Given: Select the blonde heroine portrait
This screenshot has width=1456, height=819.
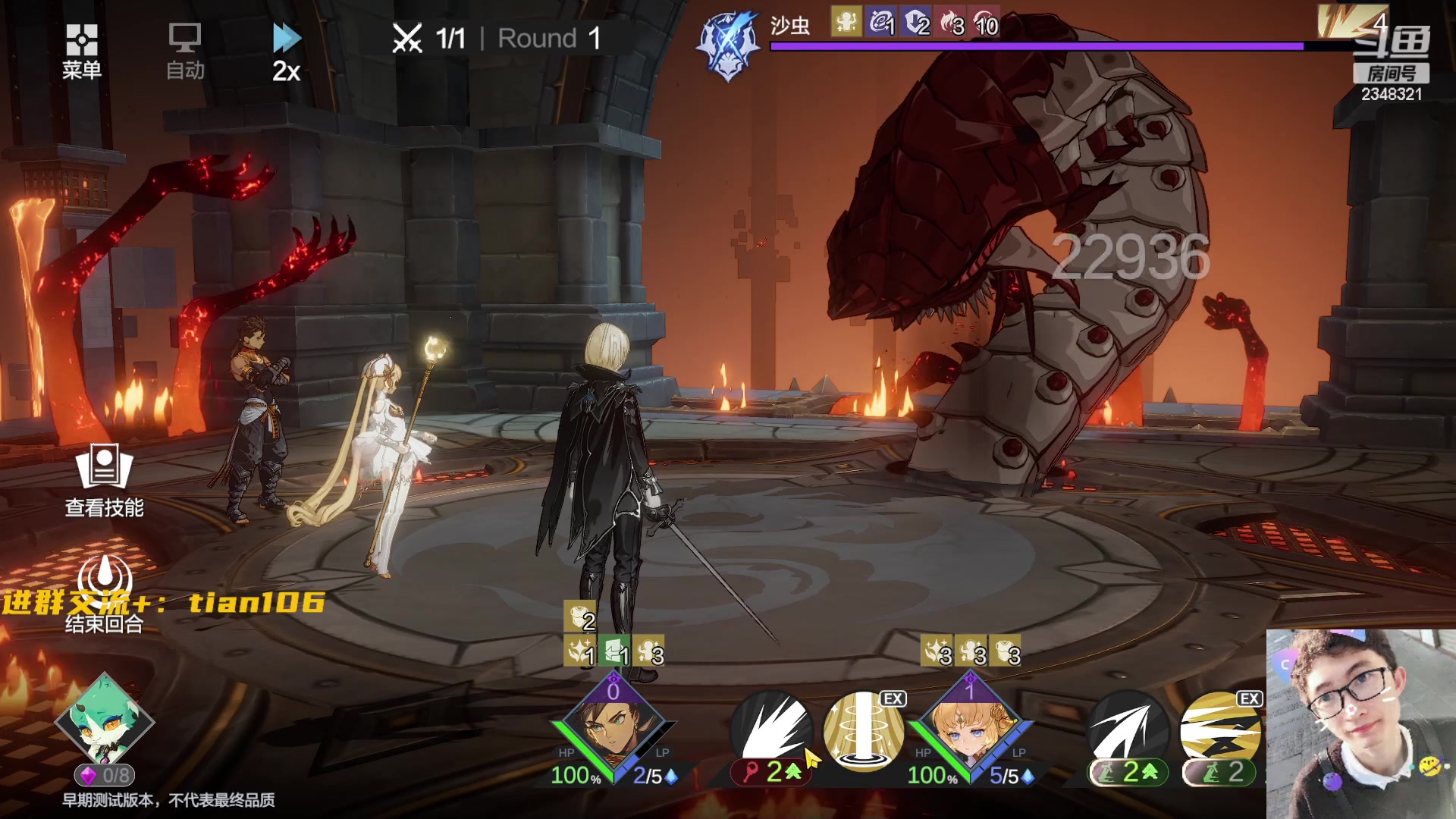Looking at the screenshot, I should (970, 730).
